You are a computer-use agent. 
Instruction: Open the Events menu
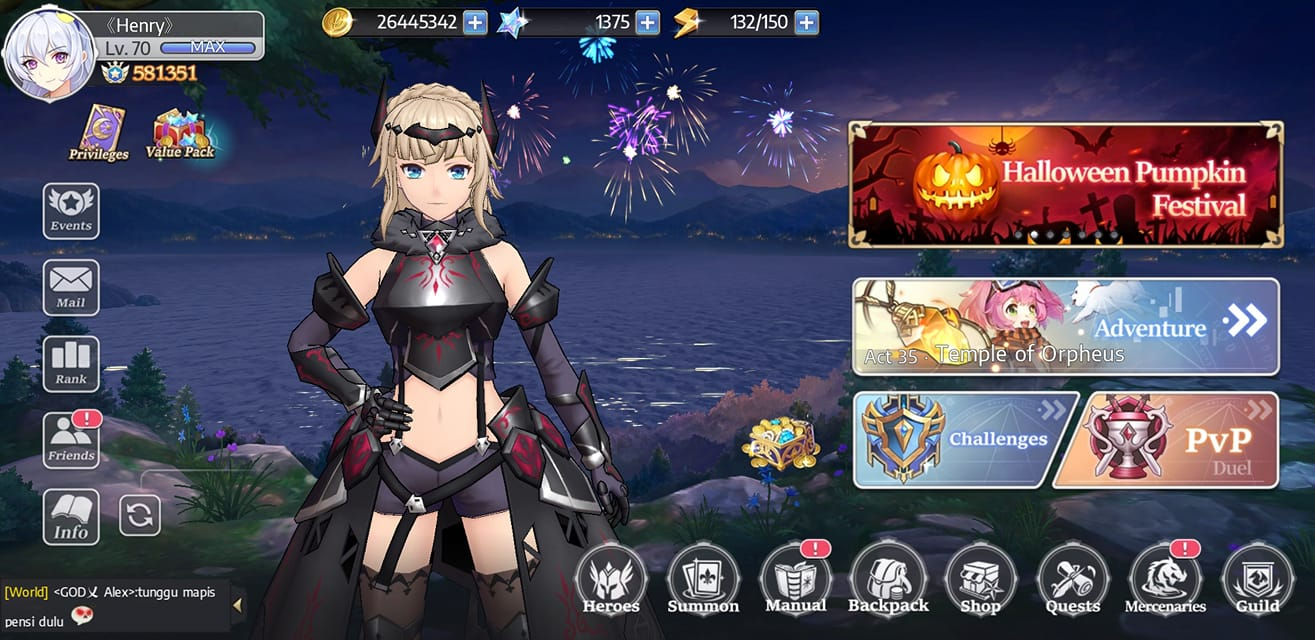tap(71, 210)
